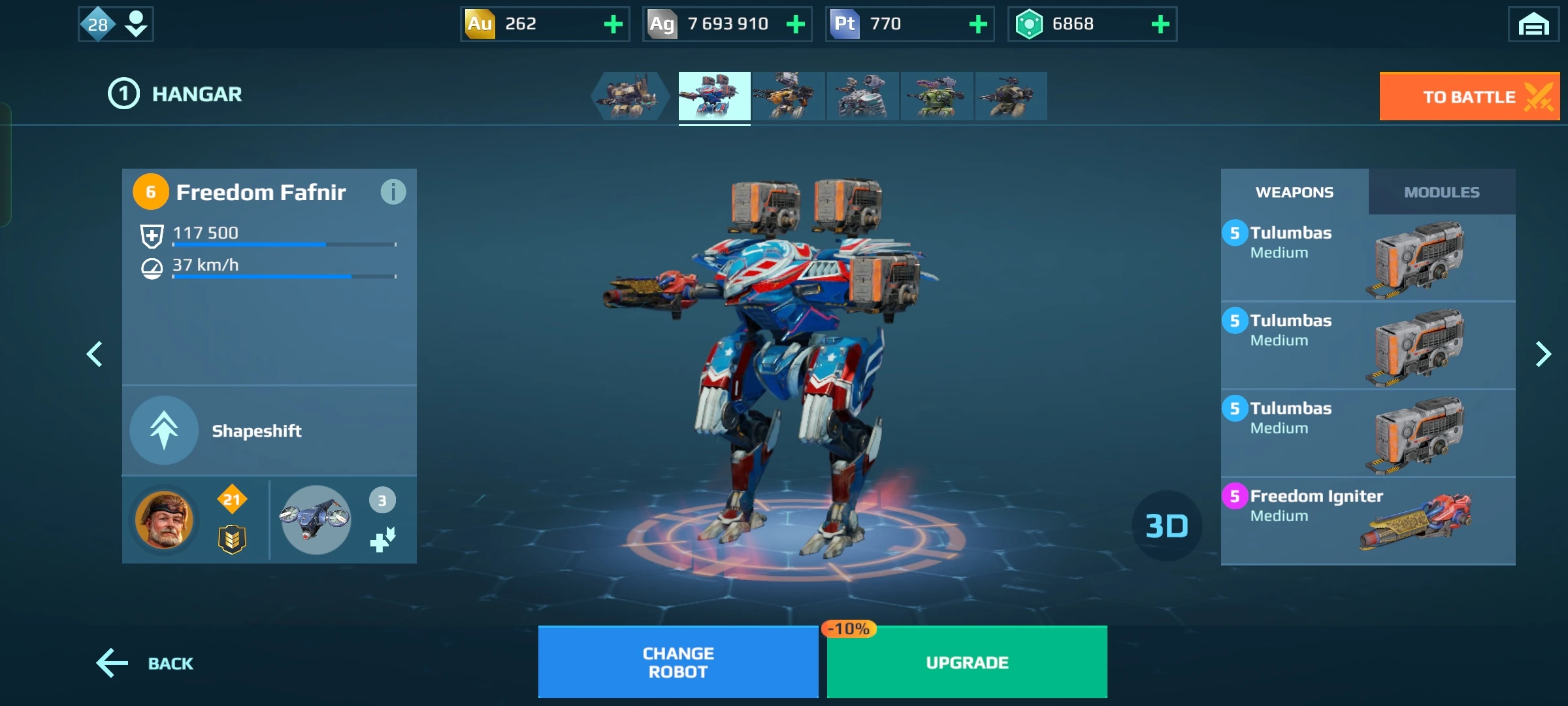Open the level 21 pilot portrait
The width and height of the screenshot is (1568, 706).
tap(165, 518)
